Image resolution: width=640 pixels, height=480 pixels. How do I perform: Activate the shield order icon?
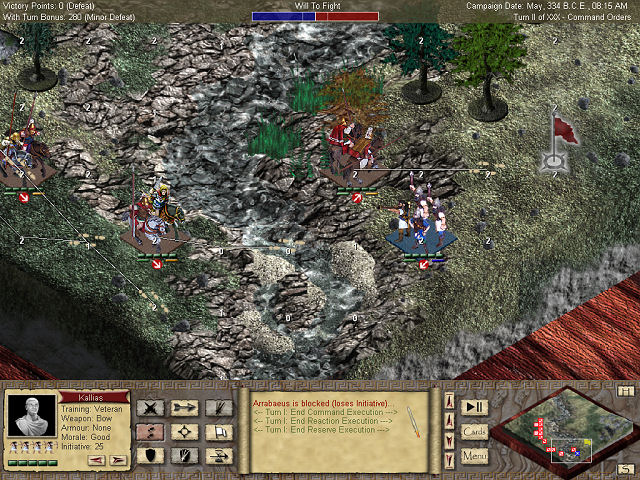click(x=150, y=456)
